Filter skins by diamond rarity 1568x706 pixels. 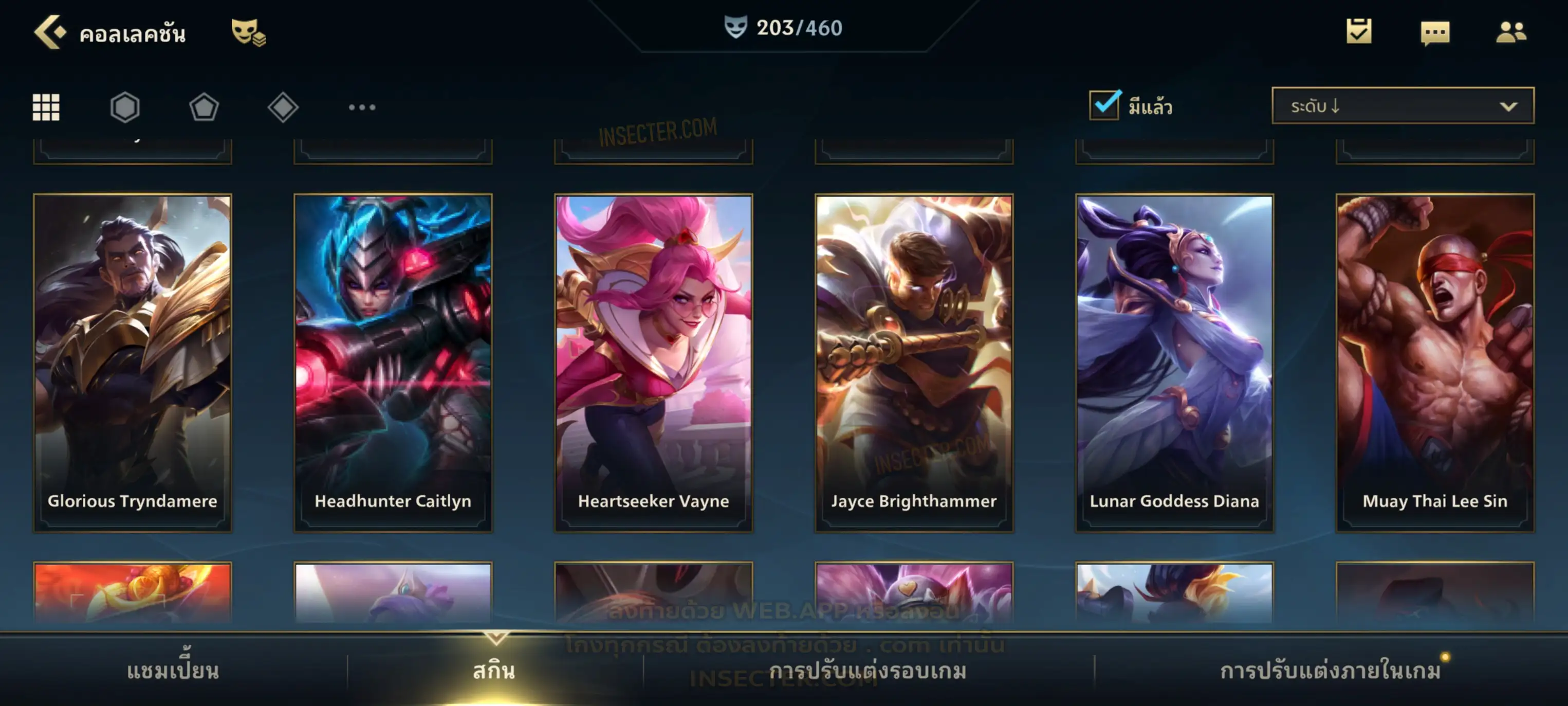pos(283,107)
